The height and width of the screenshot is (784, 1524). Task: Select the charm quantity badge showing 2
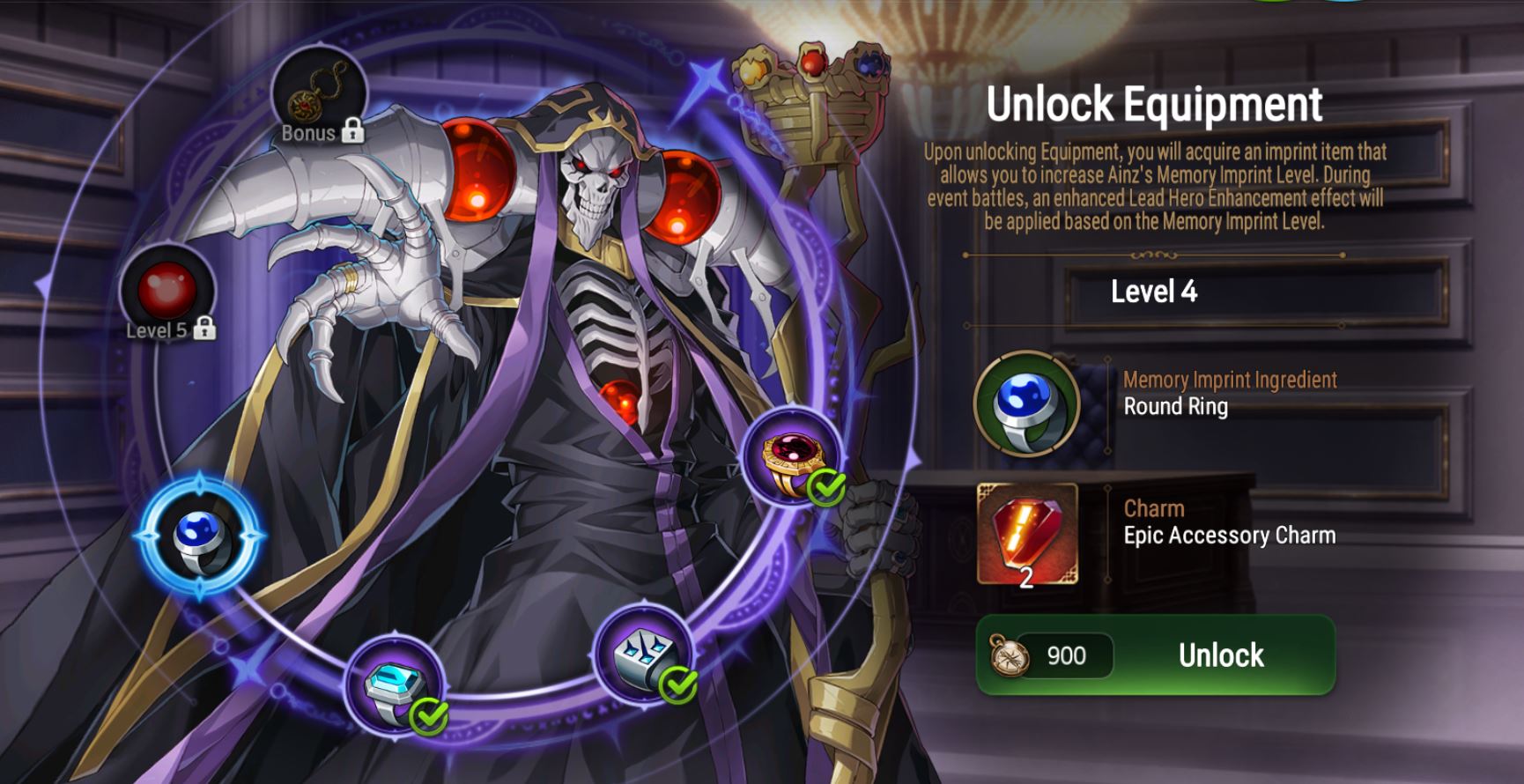coord(1027,579)
